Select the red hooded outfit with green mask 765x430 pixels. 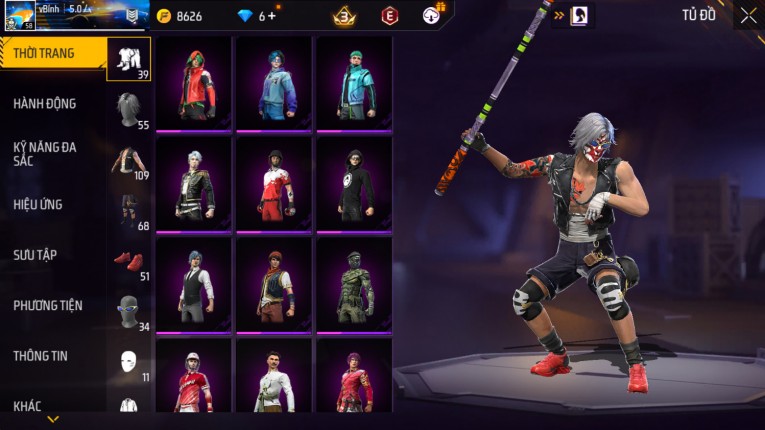click(x=194, y=84)
